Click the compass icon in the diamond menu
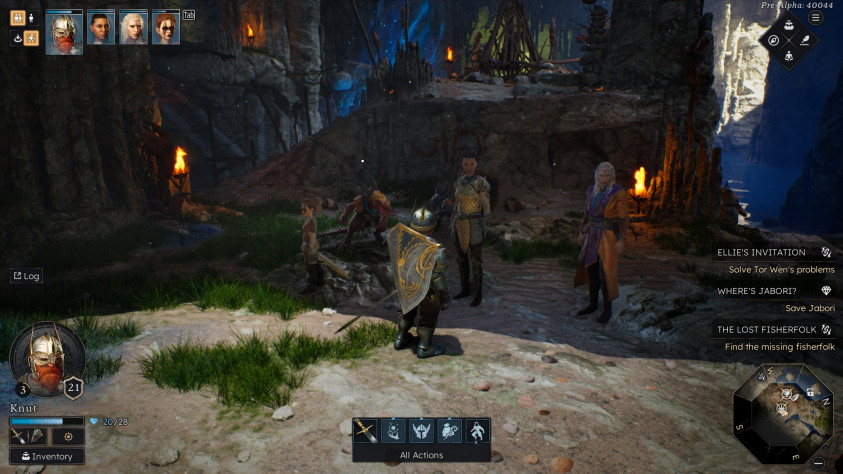This screenshot has width=843, height=474. click(773, 41)
